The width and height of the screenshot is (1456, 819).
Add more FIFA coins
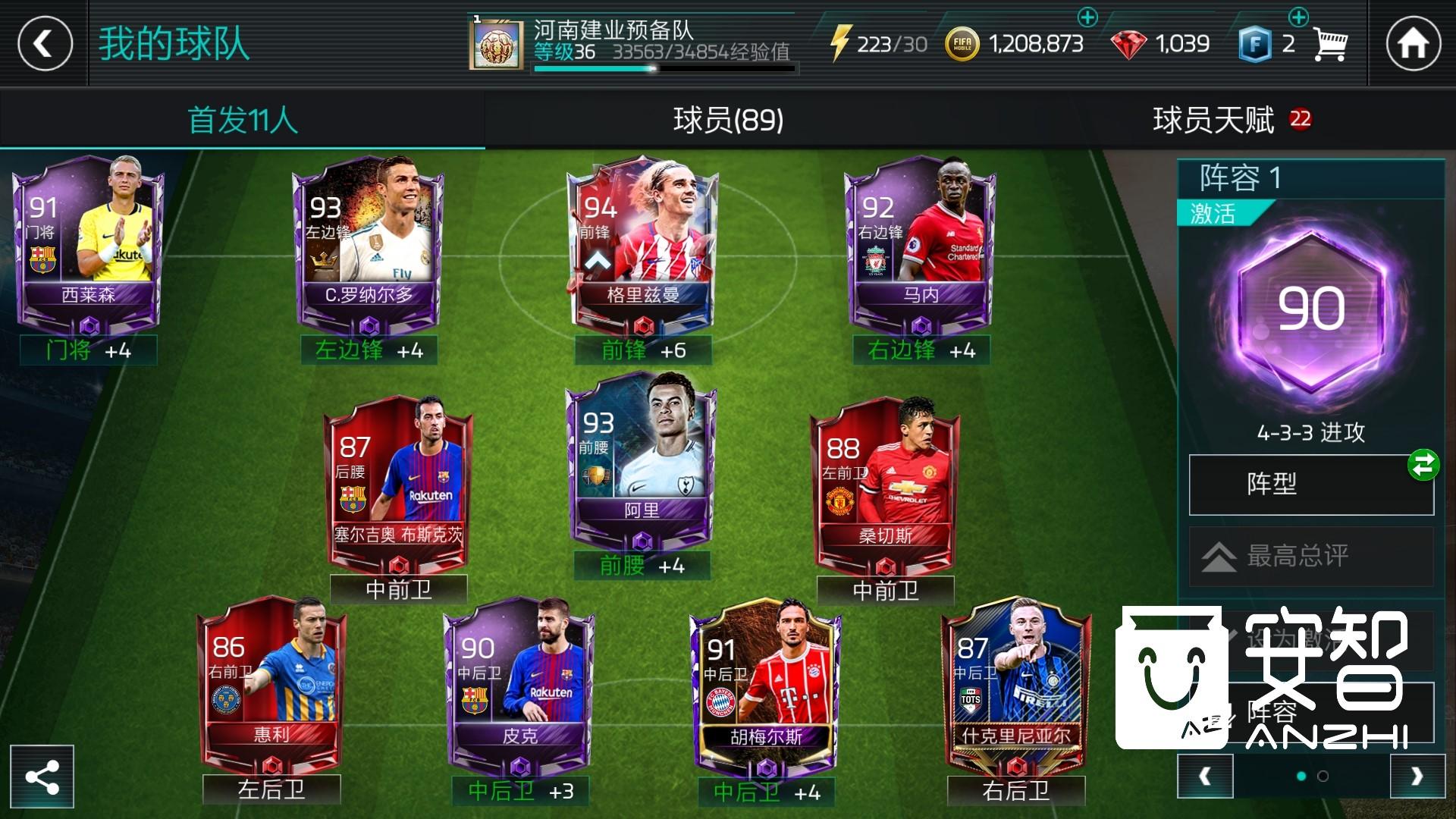tap(1087, 17)
